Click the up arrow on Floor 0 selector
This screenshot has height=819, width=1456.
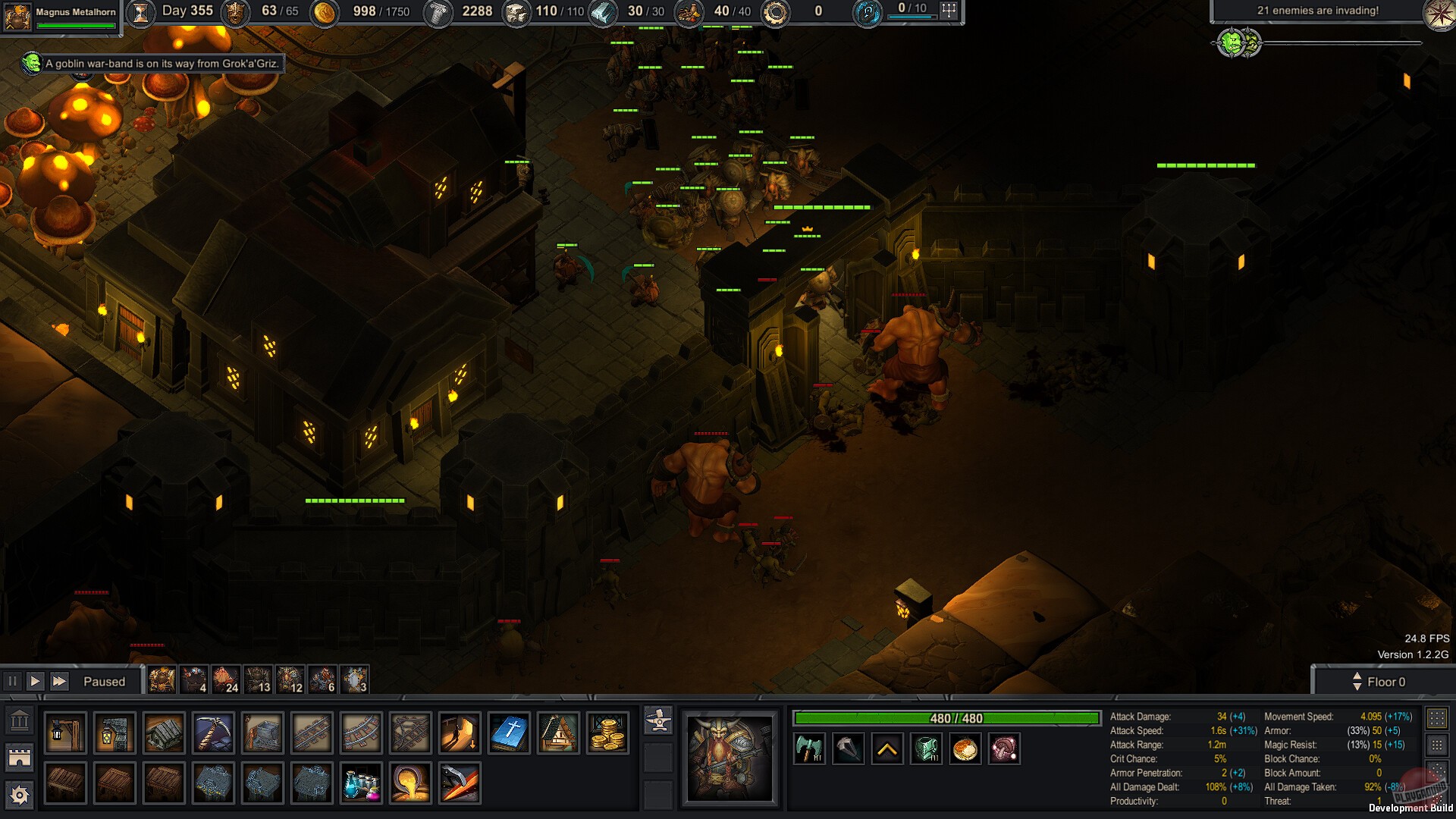1356,676
